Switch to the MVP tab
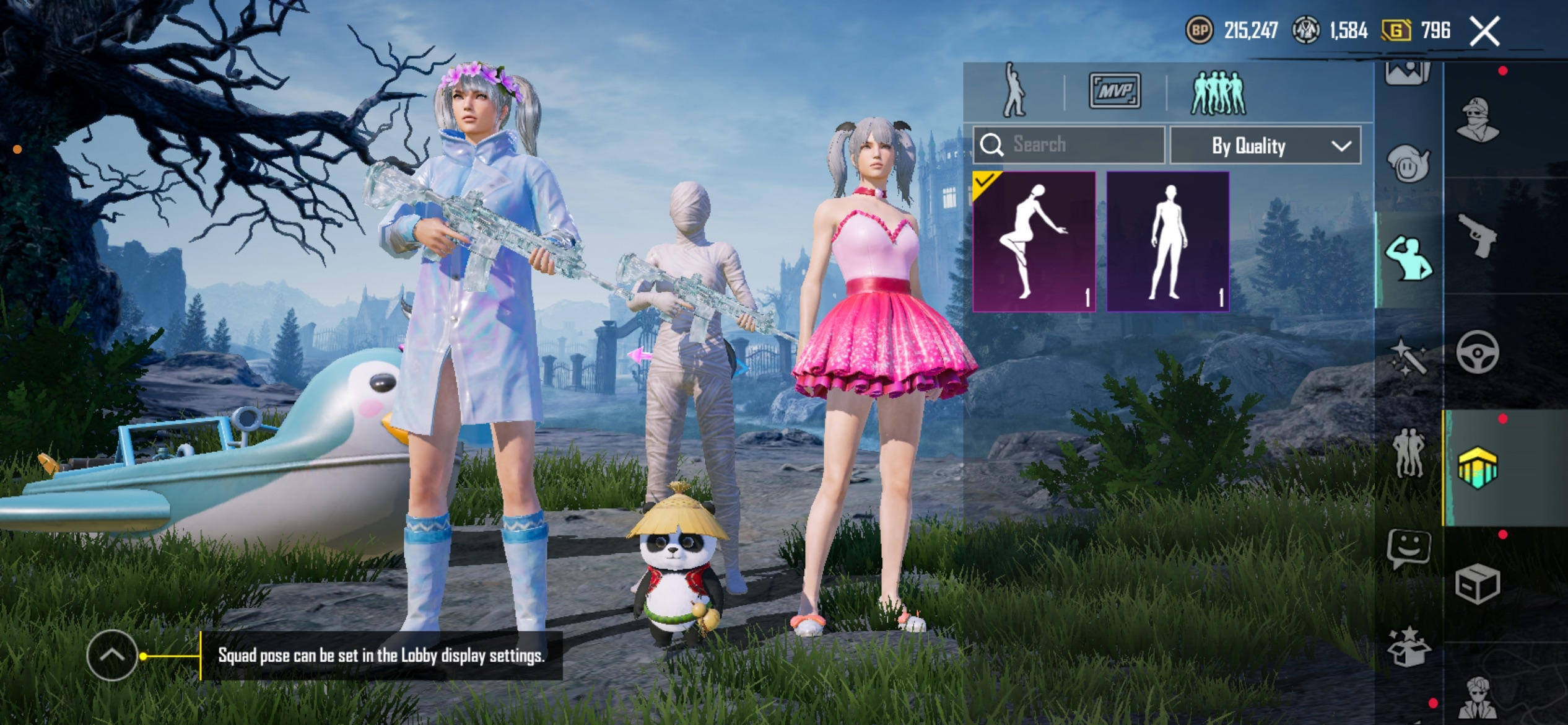The image size is (1568, 725). click(1115, 91)
